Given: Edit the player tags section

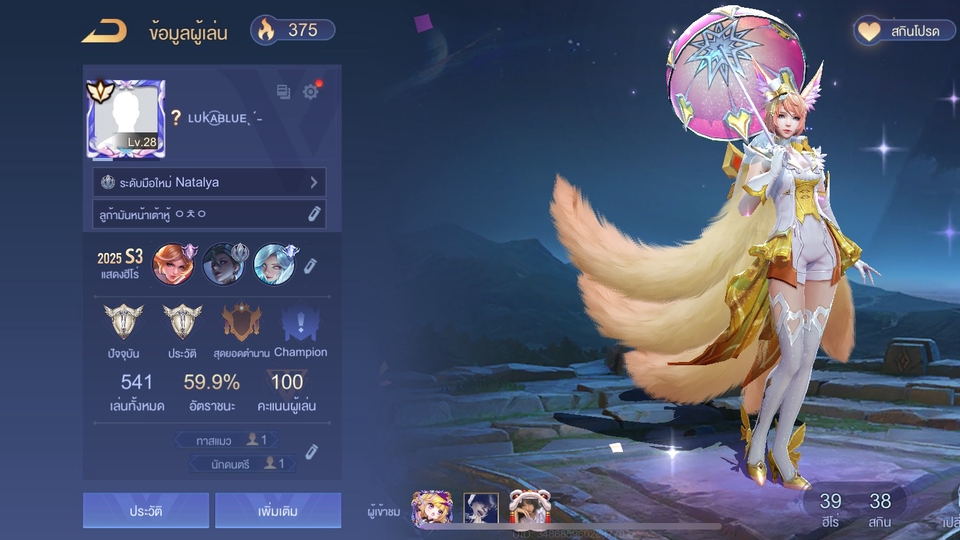Looking at the screenshot, I should pyautogui.click(x=311, y=452).
